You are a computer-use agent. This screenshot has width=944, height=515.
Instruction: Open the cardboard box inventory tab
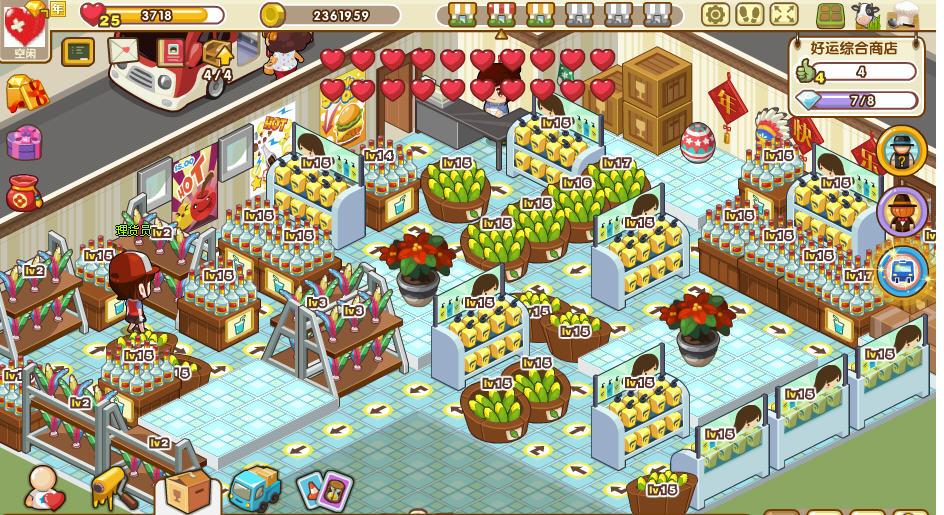pos(187,490)
